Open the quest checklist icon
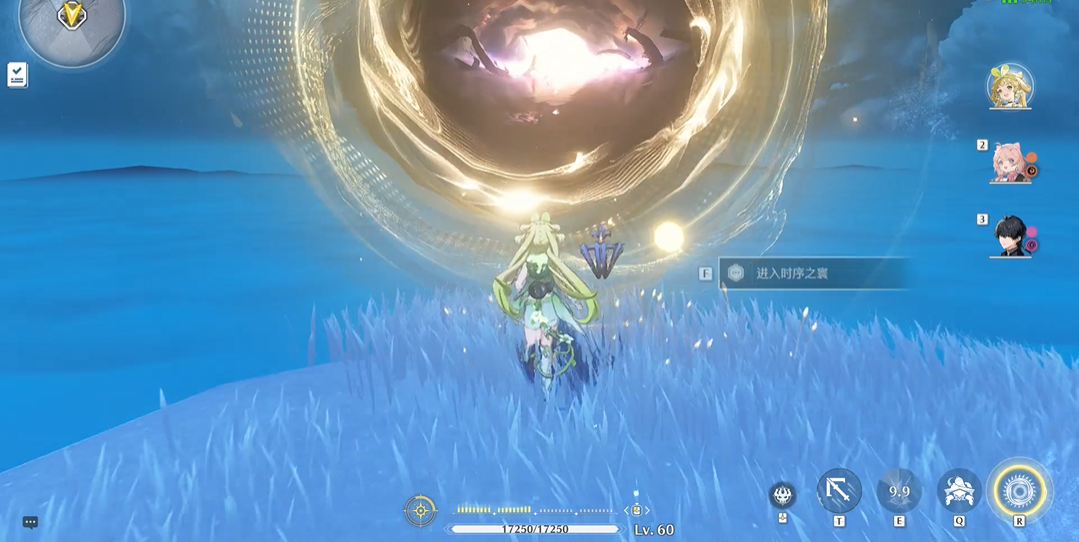 (x=17, y=75)
